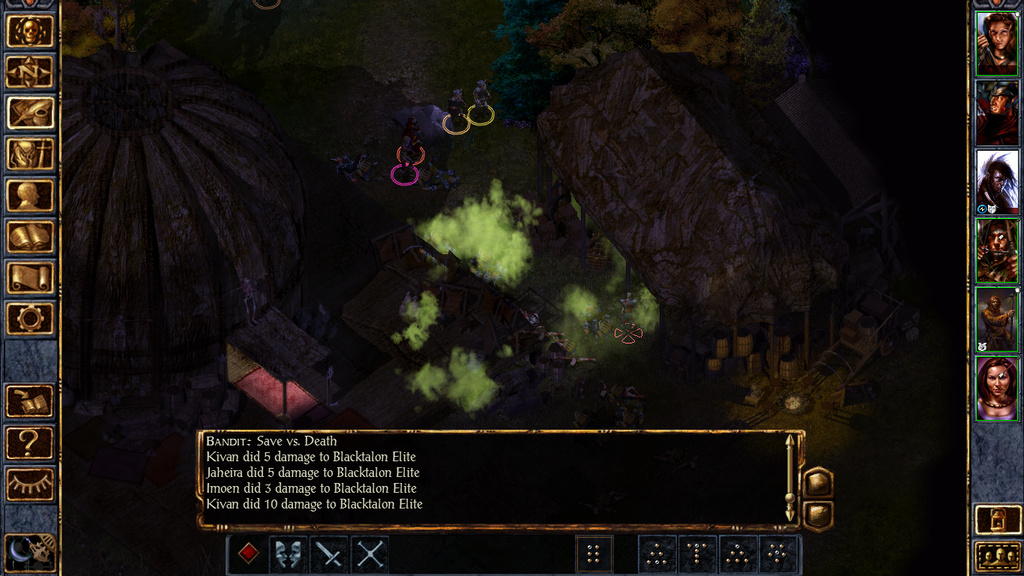Open the mage spellbook
The image size is (1024, 576).
tap(30, 237)
